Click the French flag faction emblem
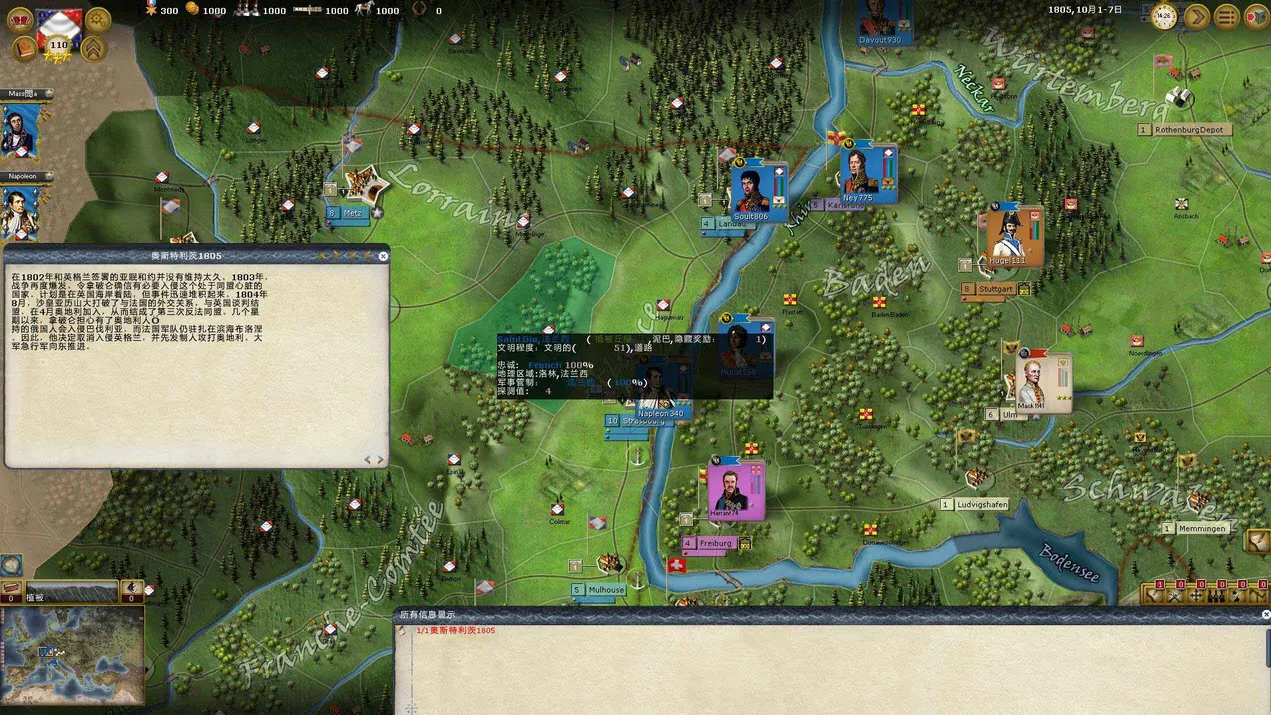This screenshot has height=715, width=1271. pos(59,28)
